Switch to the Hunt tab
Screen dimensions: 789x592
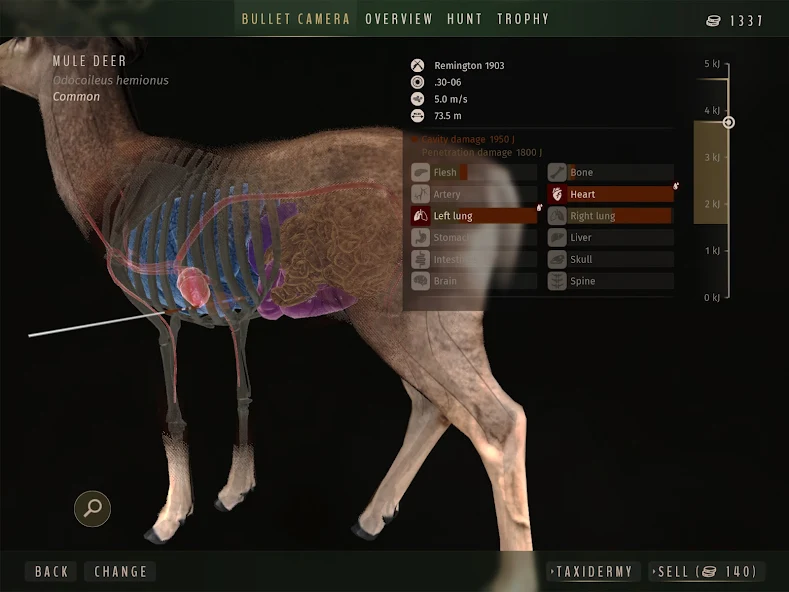(465, 19)
